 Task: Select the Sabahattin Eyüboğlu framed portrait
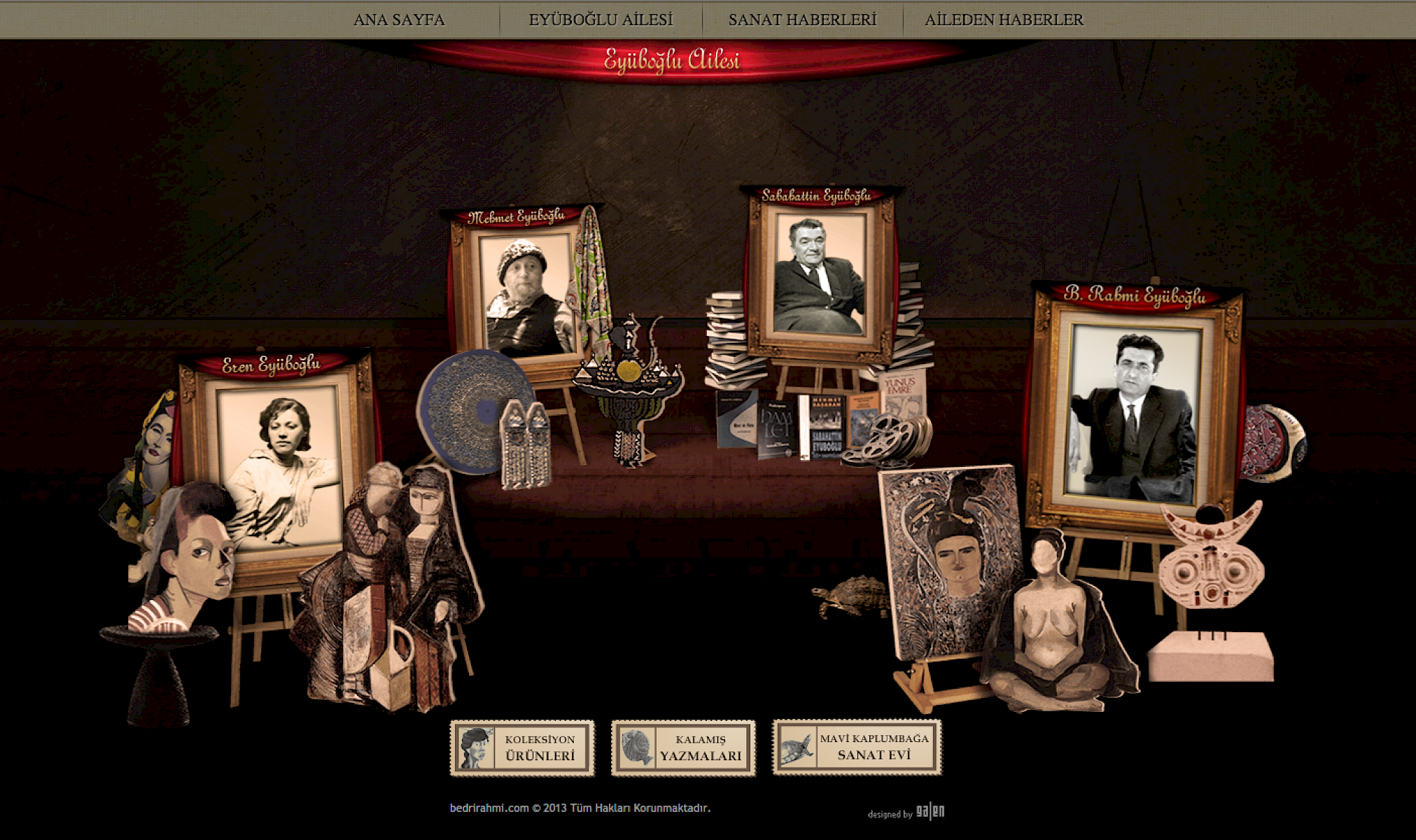coord(819,276)
